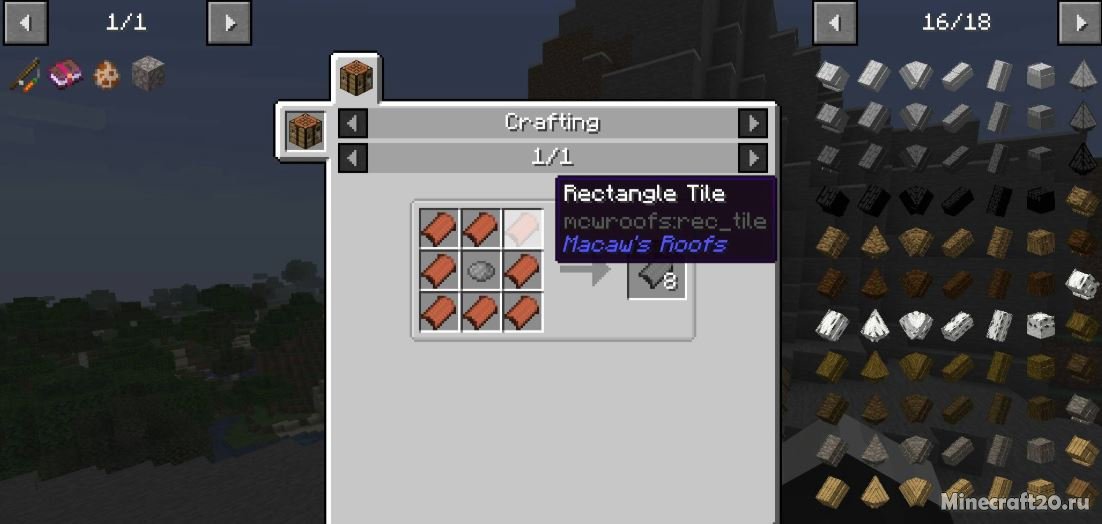Select the gray center ingredient in crafting grid
1102x524 pixels.
click(481, 270)
